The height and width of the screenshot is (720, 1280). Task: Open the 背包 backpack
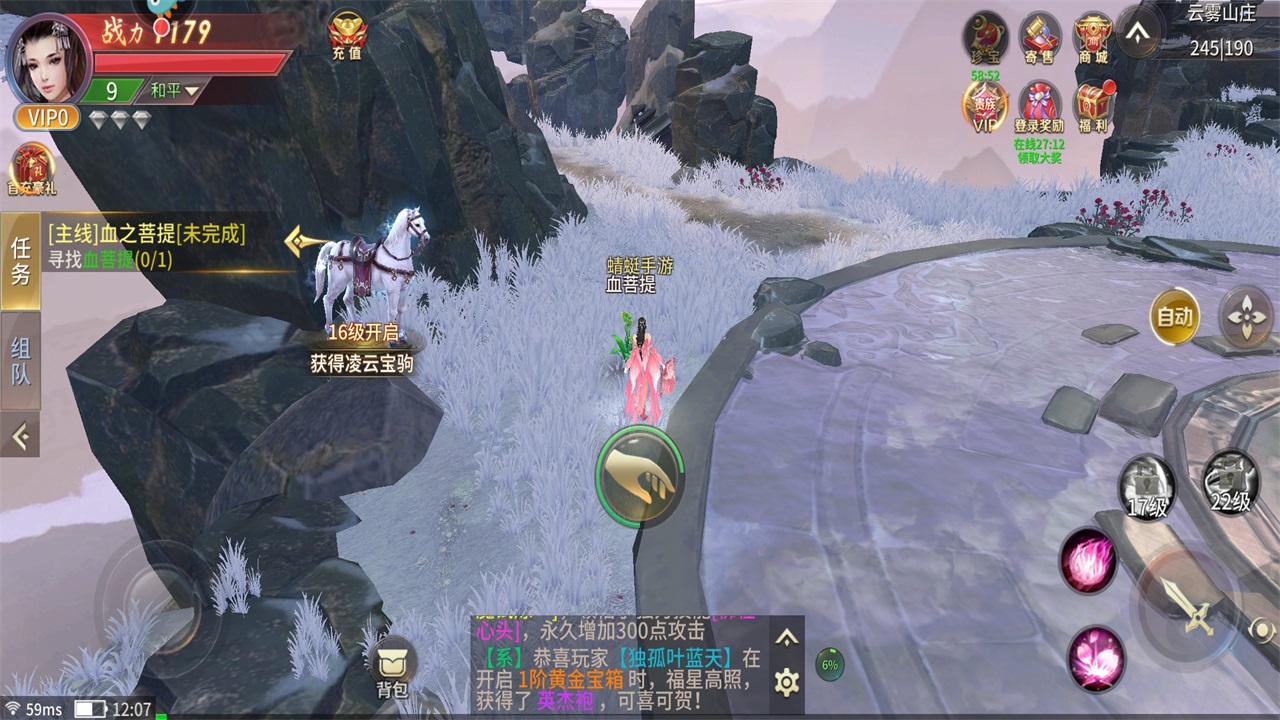391,666
